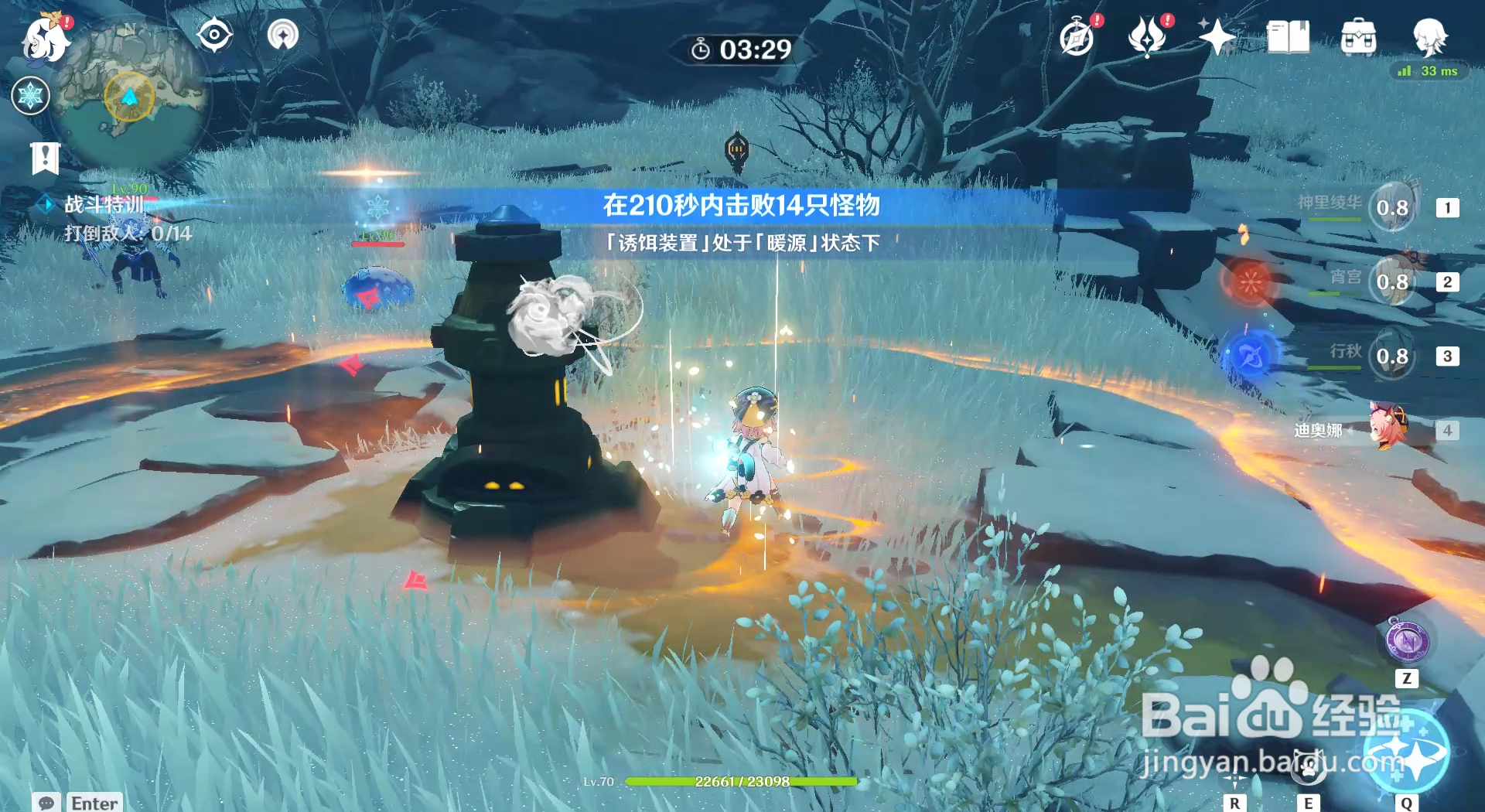Click the Enter chat input field
The image size is (1485, 812).
(93, 803)
